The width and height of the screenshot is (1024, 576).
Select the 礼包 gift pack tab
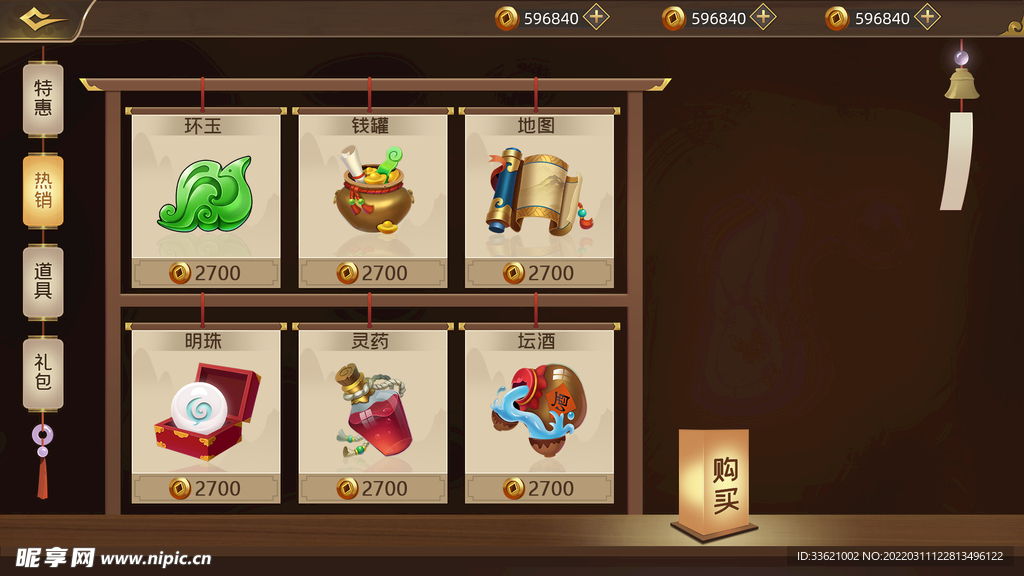tap(43, 372)
